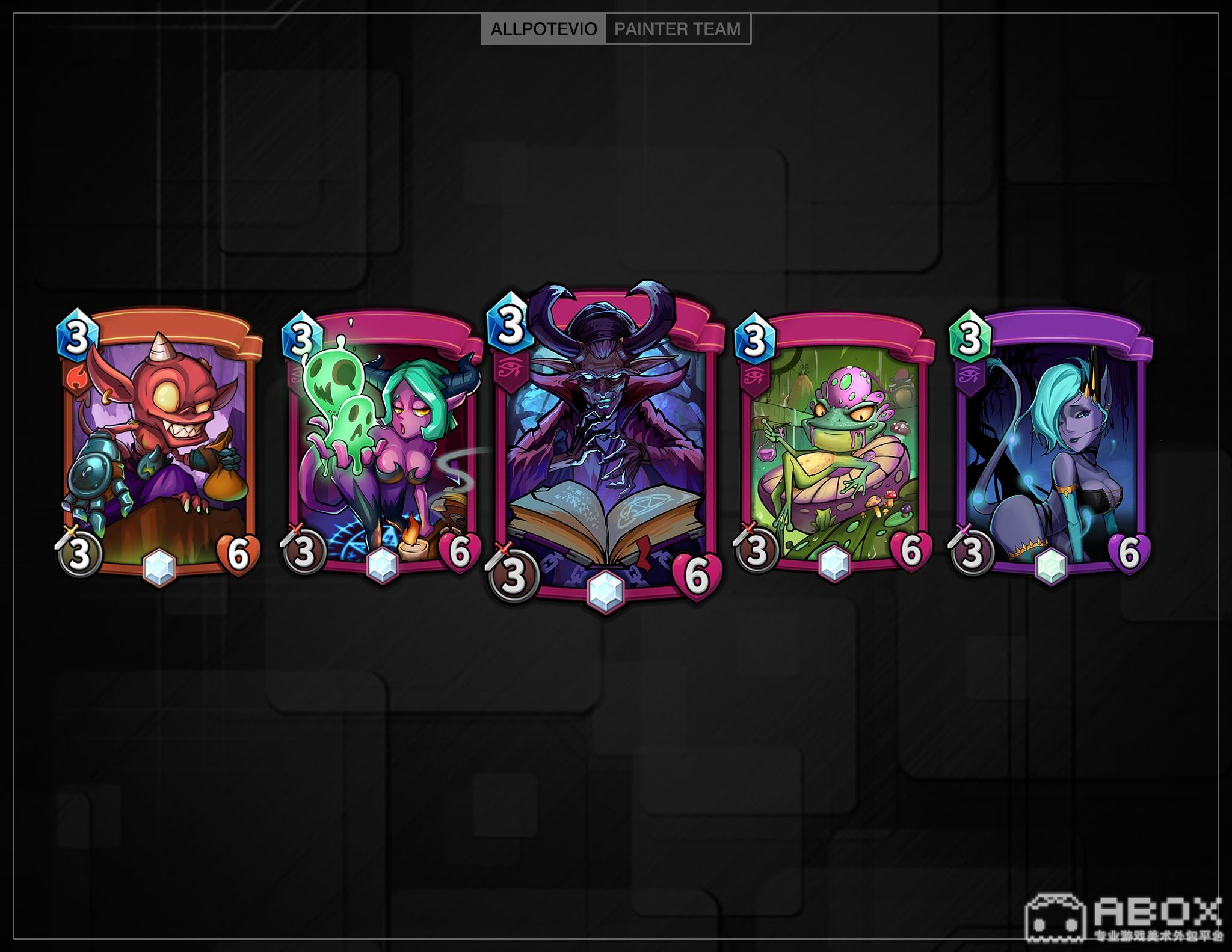
Task: Select the red one-eyed imp card
Action: pyautogui.click(x=159, y=445)
